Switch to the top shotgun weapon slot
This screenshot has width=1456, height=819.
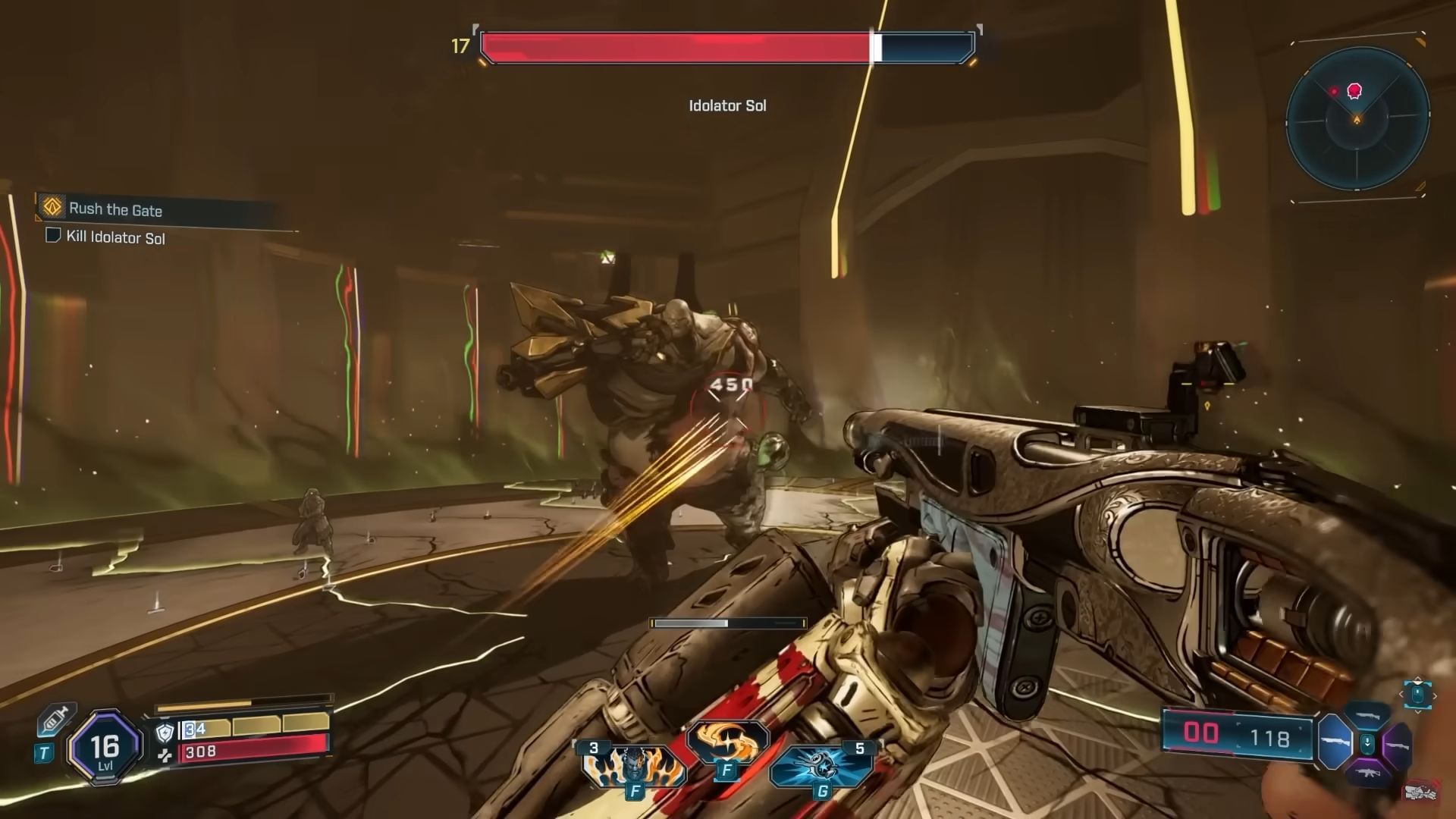coord(1367,715)
